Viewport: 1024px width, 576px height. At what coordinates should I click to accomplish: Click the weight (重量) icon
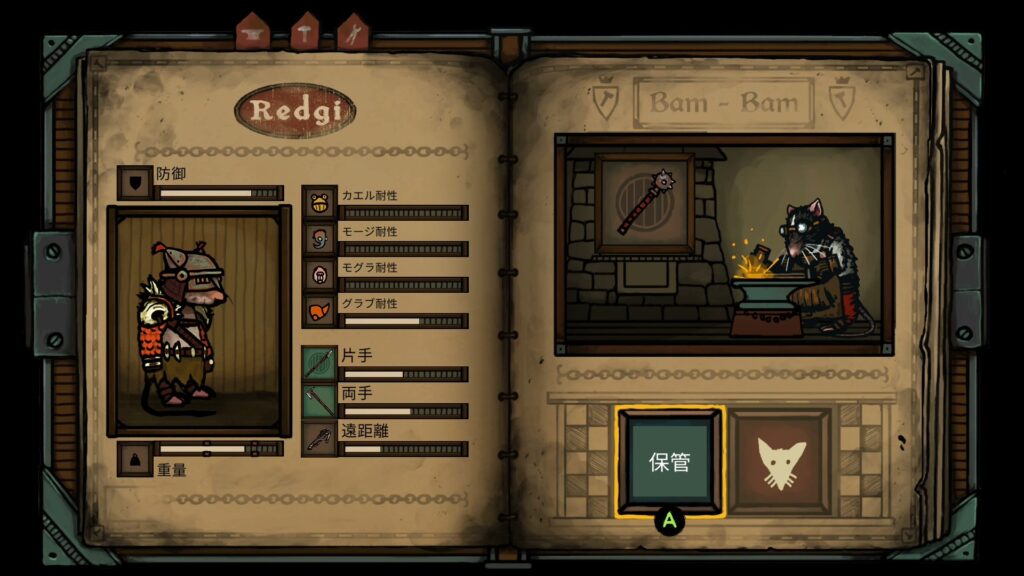(x=134, y=458)
